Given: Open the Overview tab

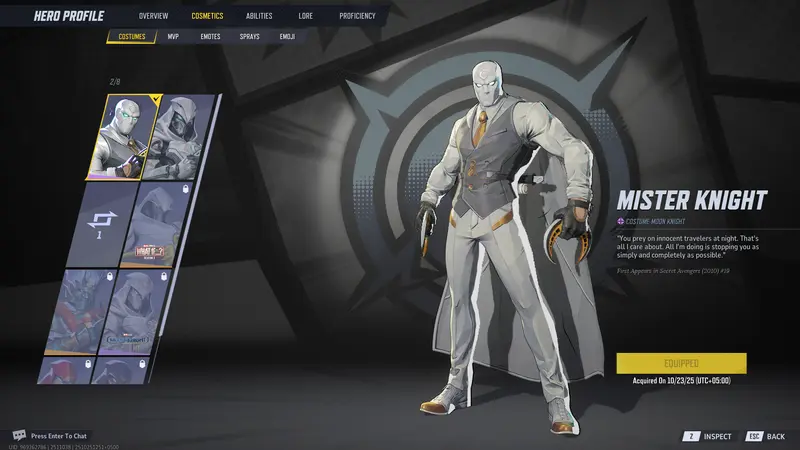Looking at the screenshot, I should [153, 16].
